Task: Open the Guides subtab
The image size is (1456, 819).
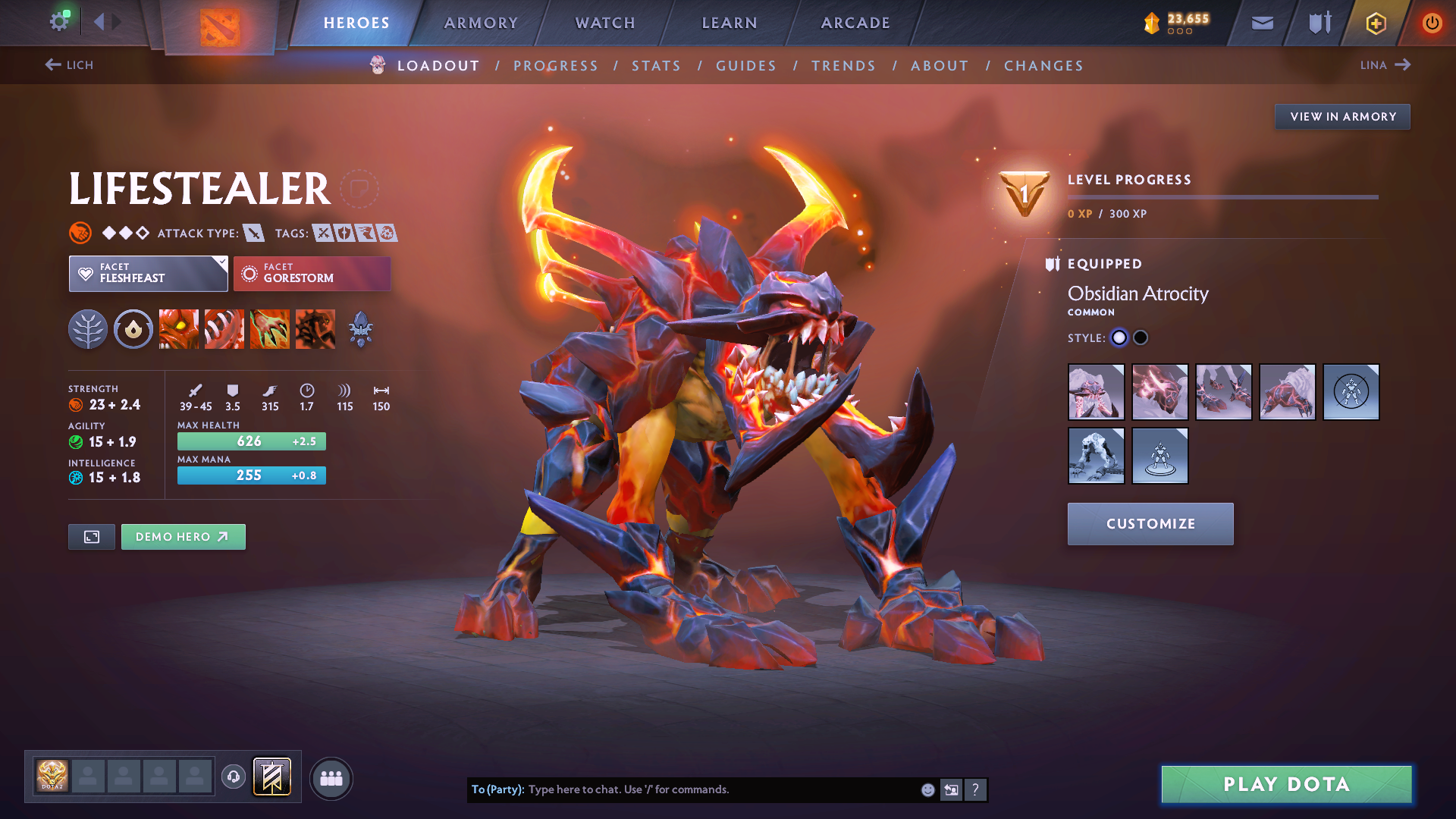Action: 746,66
